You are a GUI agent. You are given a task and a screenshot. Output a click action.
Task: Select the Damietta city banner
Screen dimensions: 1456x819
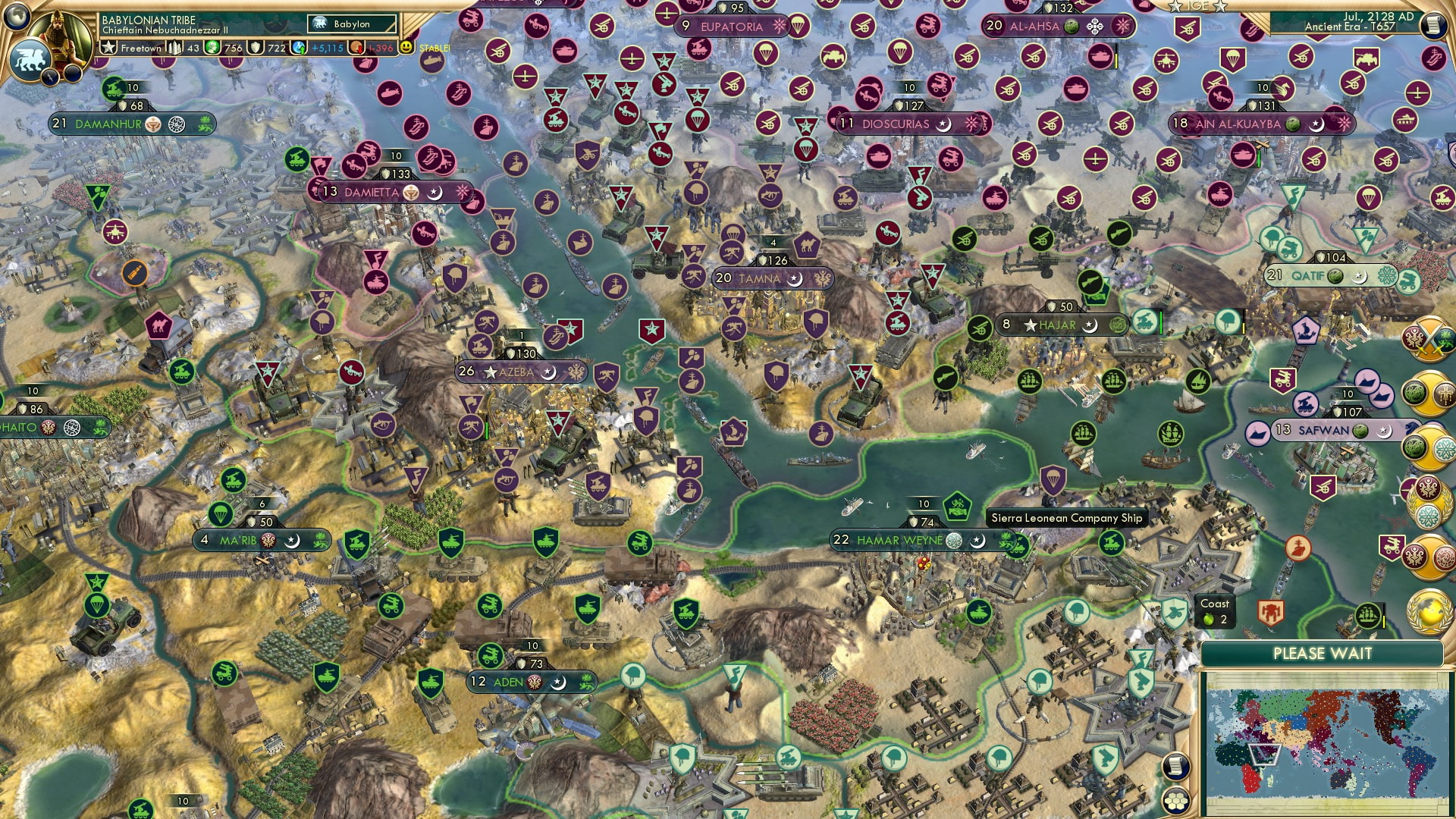pos(372,192)
